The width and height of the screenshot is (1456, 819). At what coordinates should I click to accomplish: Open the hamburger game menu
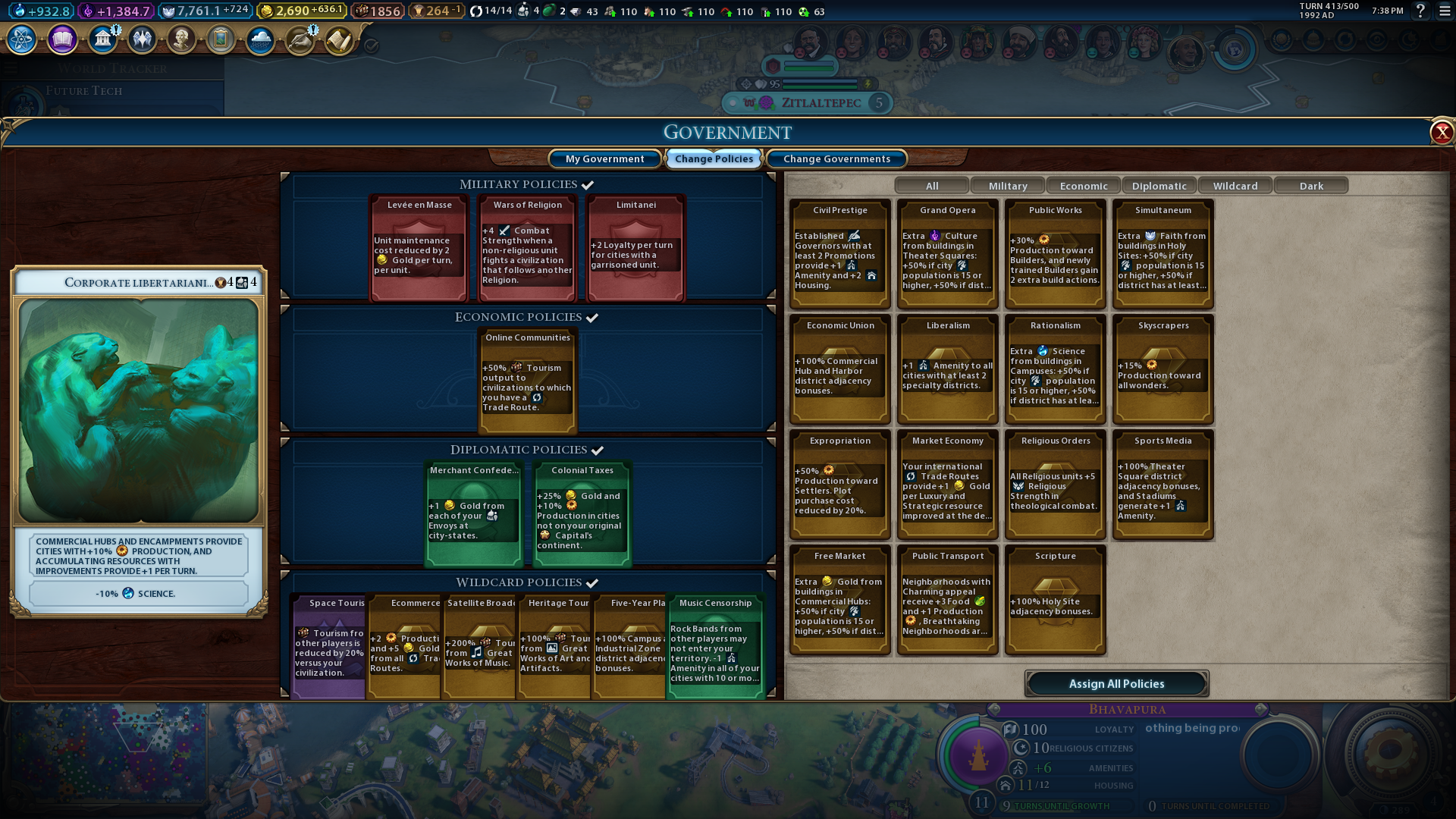click(x=1445, y=11)
